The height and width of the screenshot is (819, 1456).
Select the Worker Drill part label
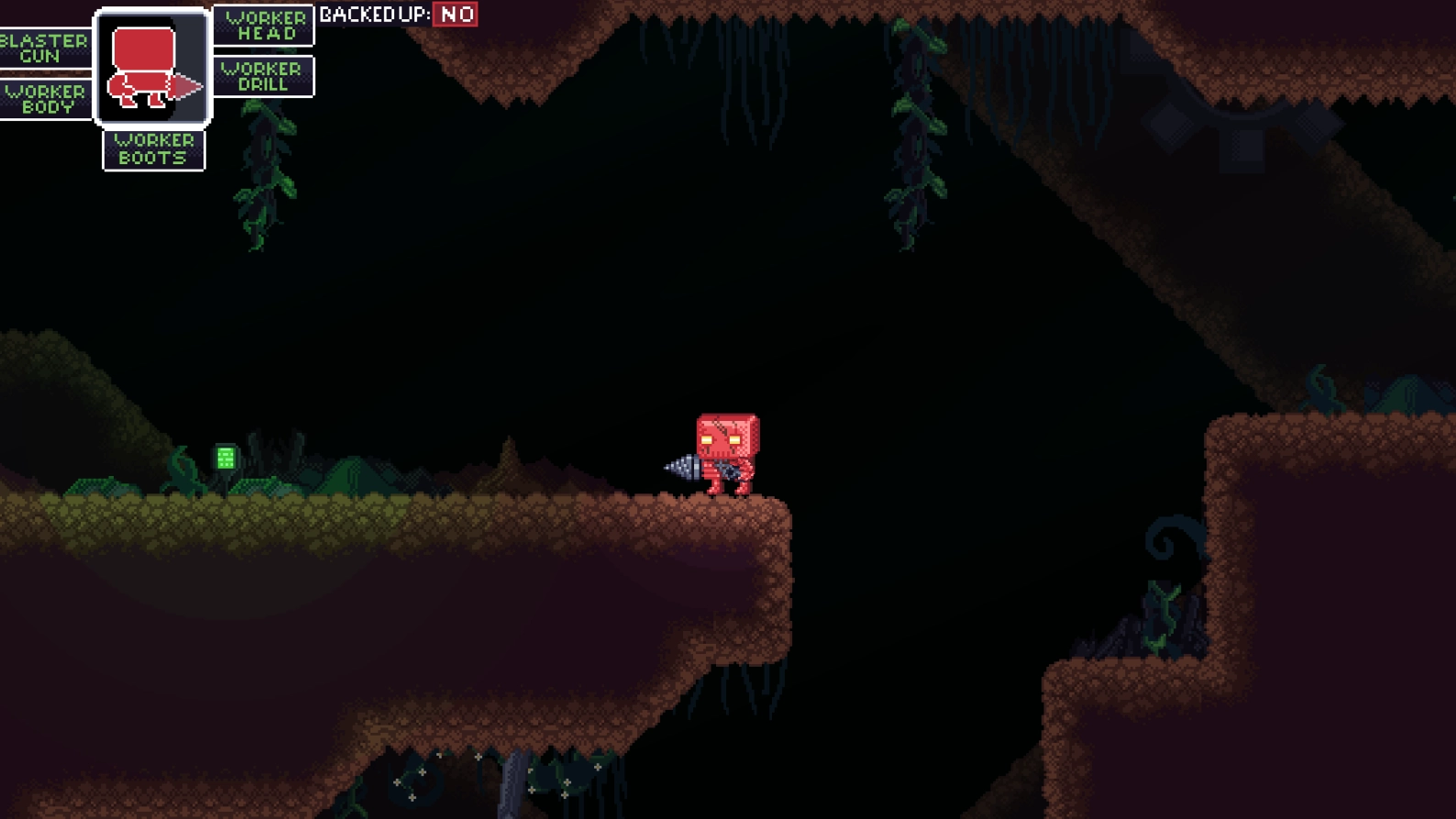[x=264, y=76]
